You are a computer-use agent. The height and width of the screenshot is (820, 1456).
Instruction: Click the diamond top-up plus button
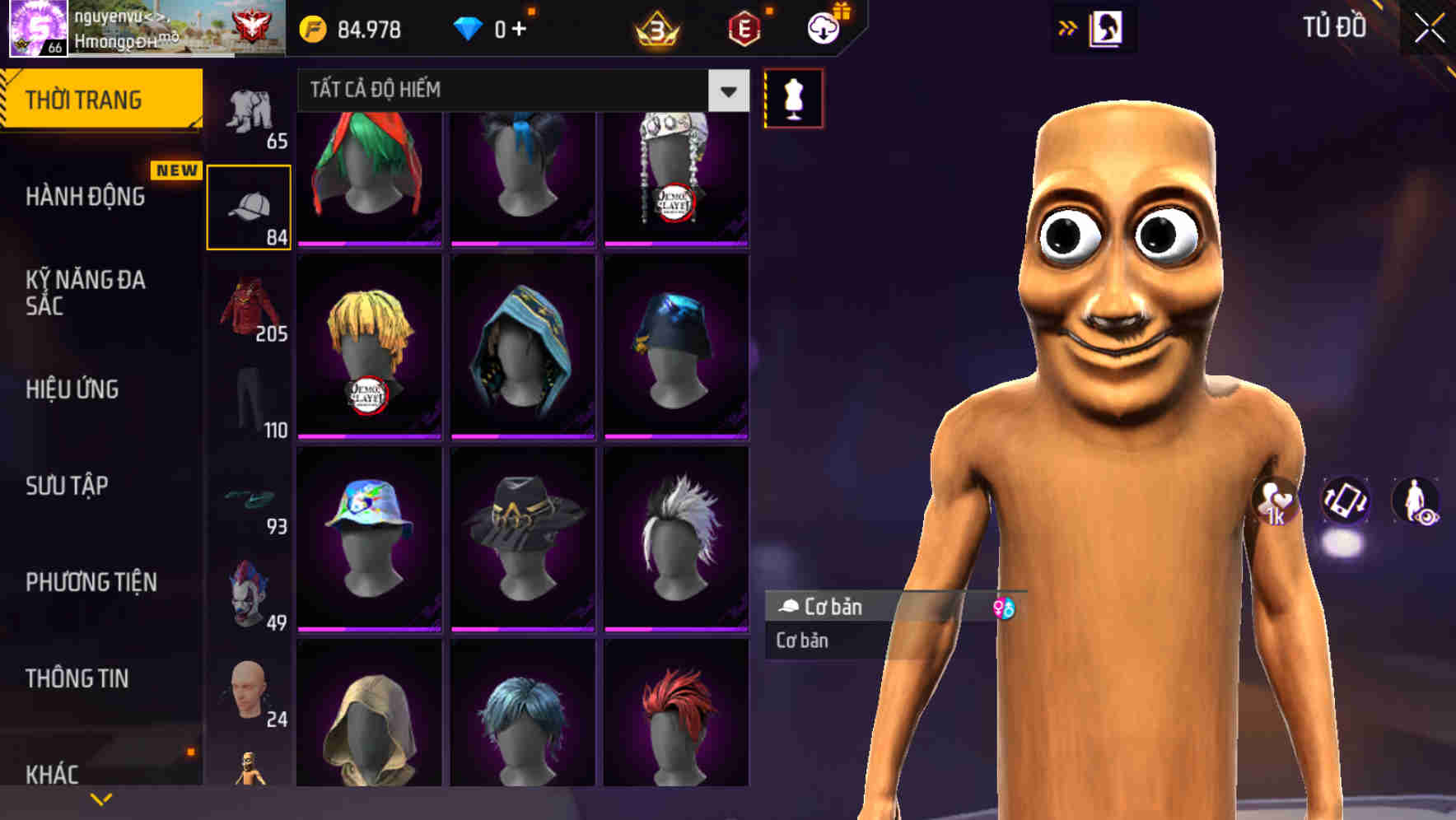coord(520,27)
